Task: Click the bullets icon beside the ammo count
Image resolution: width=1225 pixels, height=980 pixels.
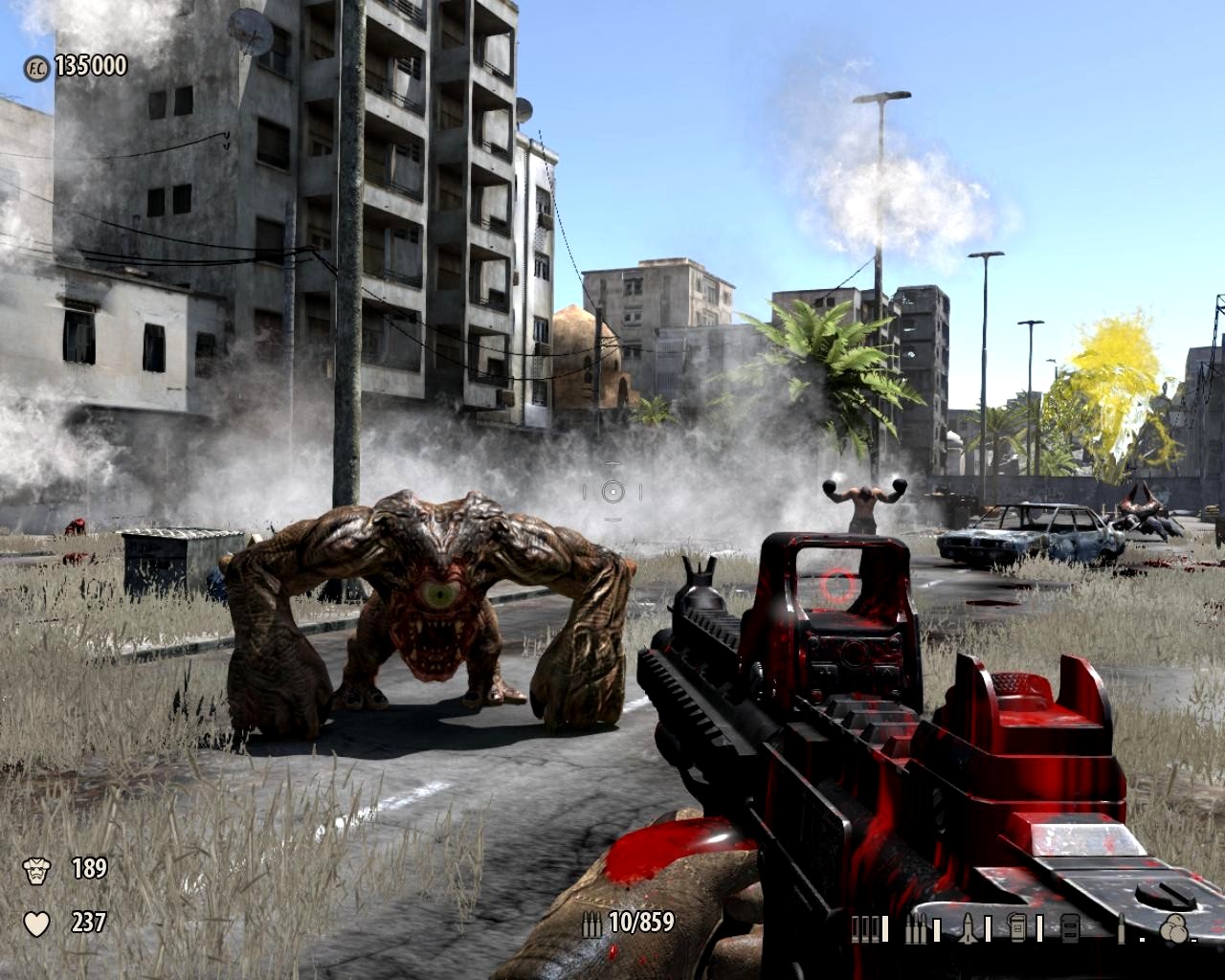Action: click(592, 924)
